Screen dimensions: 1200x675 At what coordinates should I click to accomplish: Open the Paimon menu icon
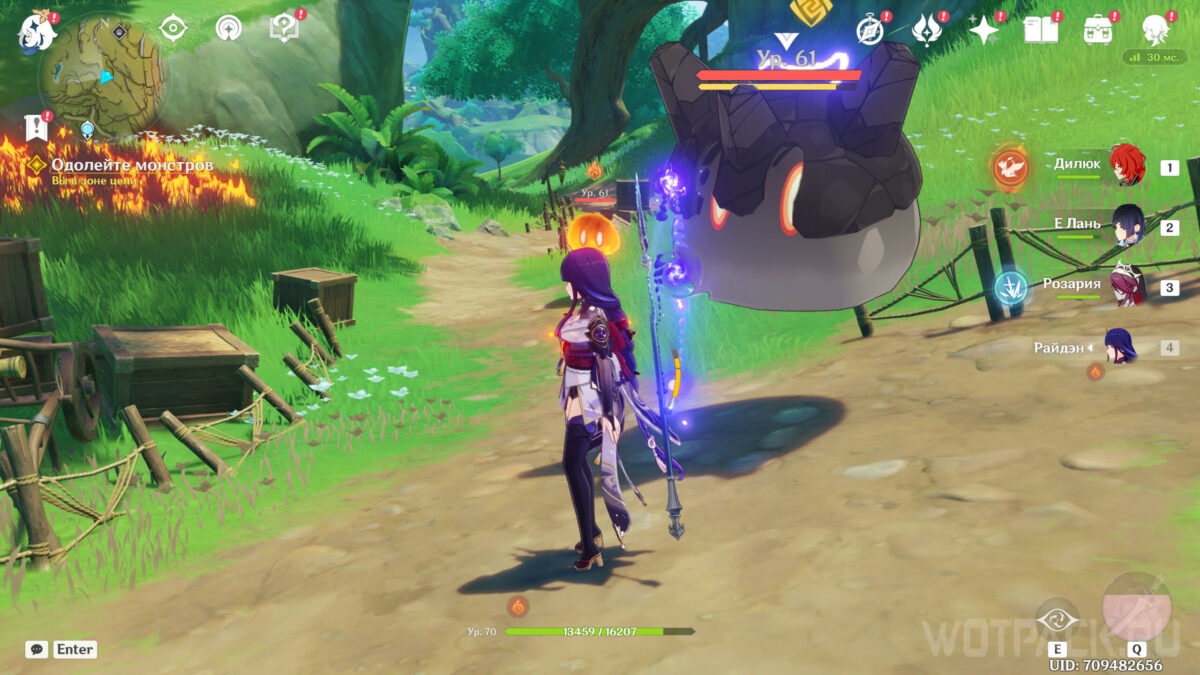tap(35, 33)
